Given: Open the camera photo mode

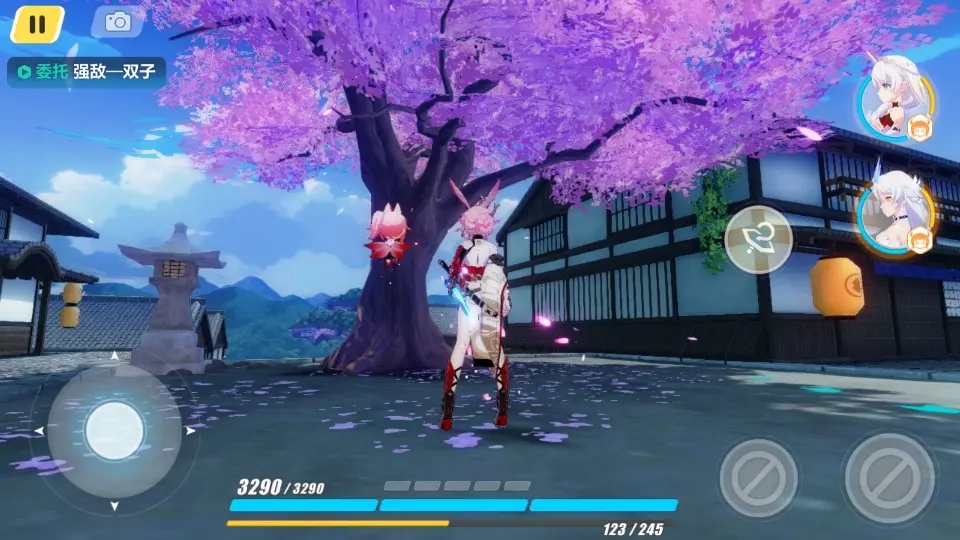Looking at the screenshot, I should click(x=117, y=22).
